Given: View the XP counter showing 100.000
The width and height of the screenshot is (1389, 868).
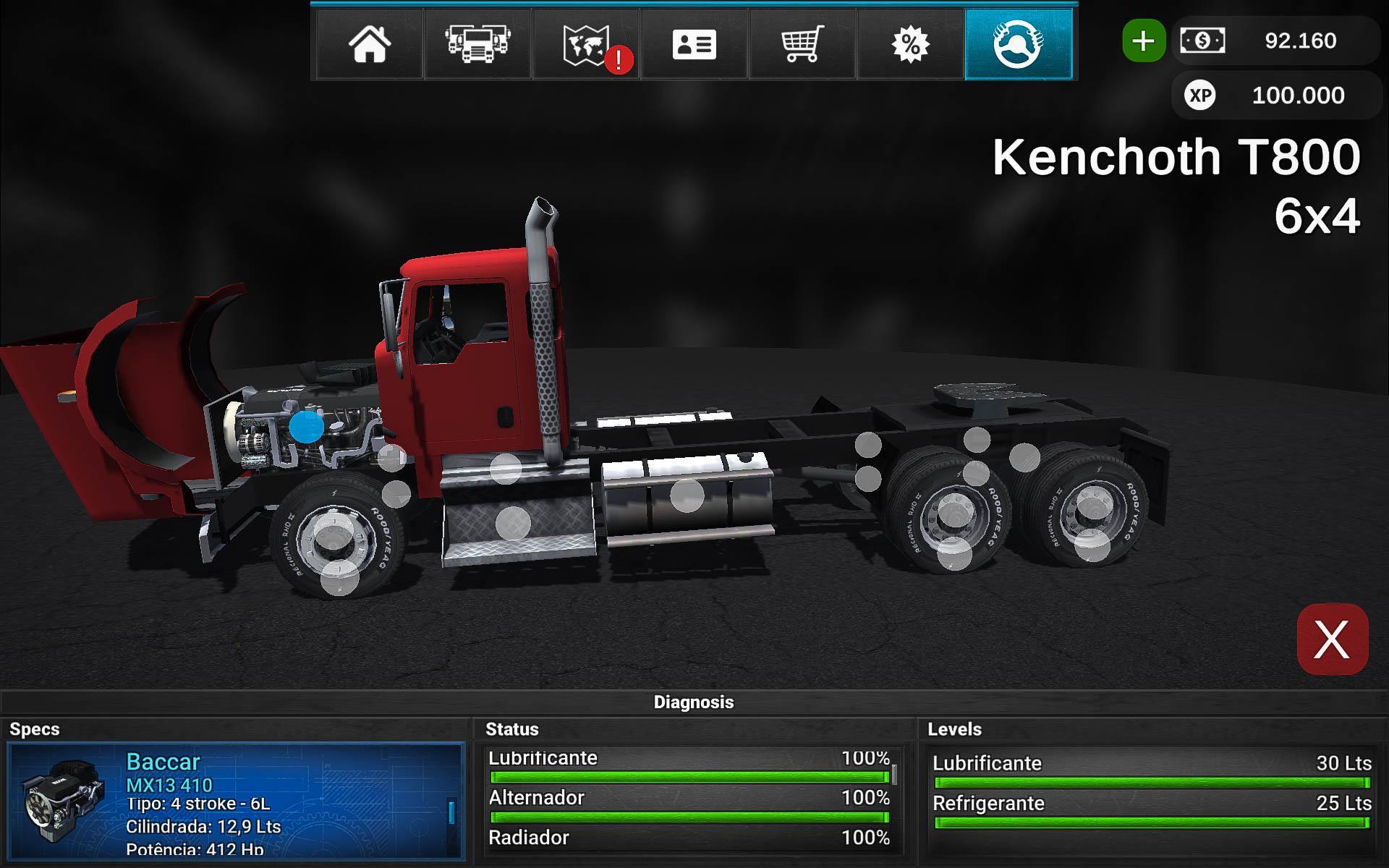Looking at the screenshot, I should coord(1277,95).
